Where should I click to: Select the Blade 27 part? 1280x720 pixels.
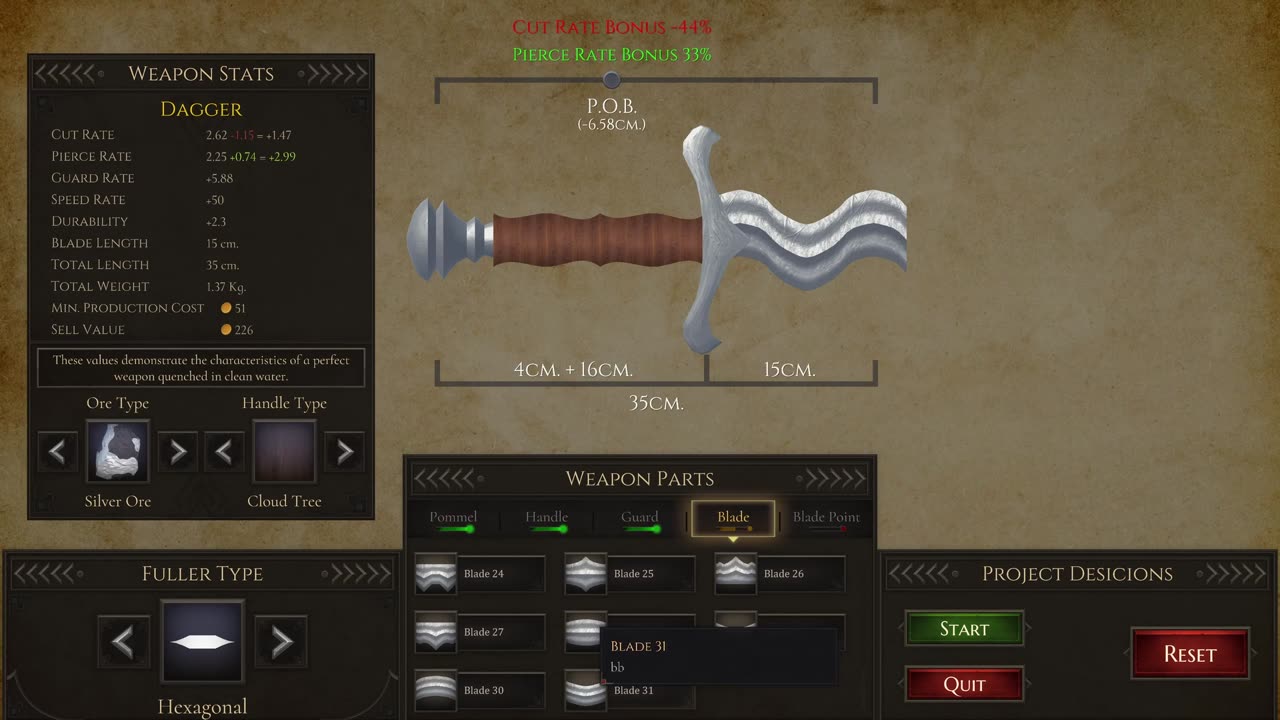point(480,632)
